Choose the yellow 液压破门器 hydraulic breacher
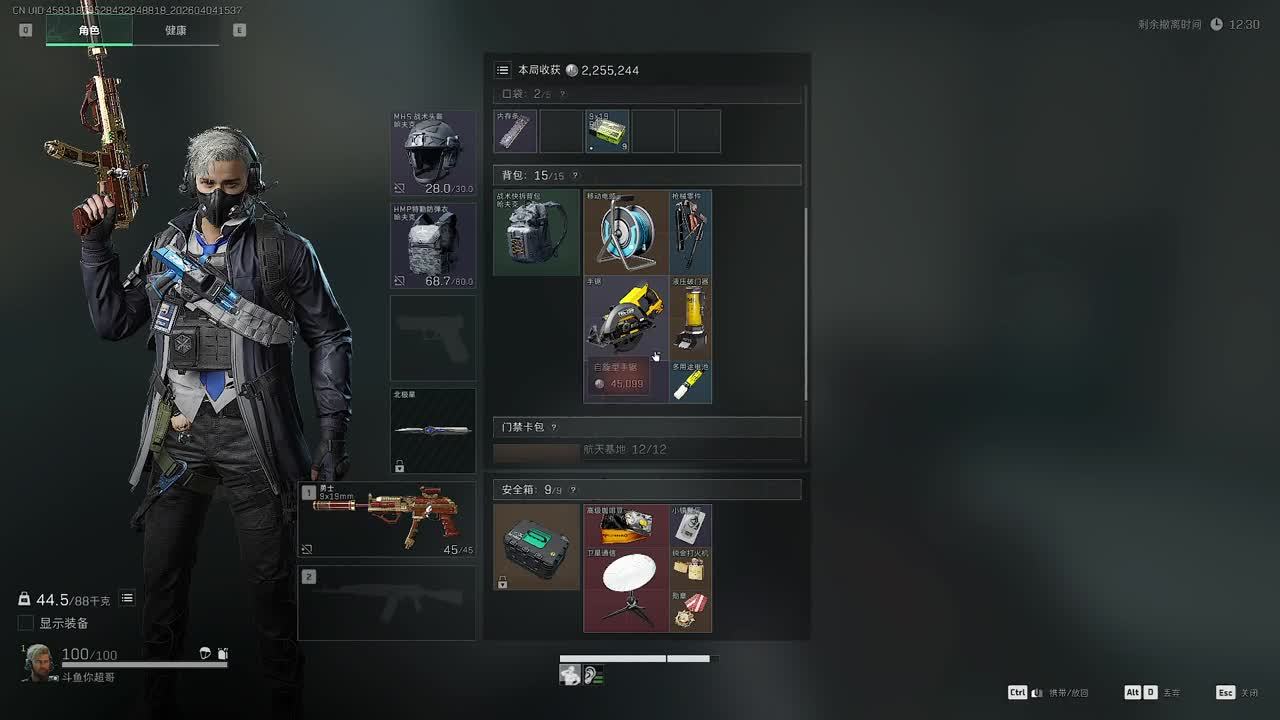This screenshot has width=1280, height=720. click(x=691, y=318)
